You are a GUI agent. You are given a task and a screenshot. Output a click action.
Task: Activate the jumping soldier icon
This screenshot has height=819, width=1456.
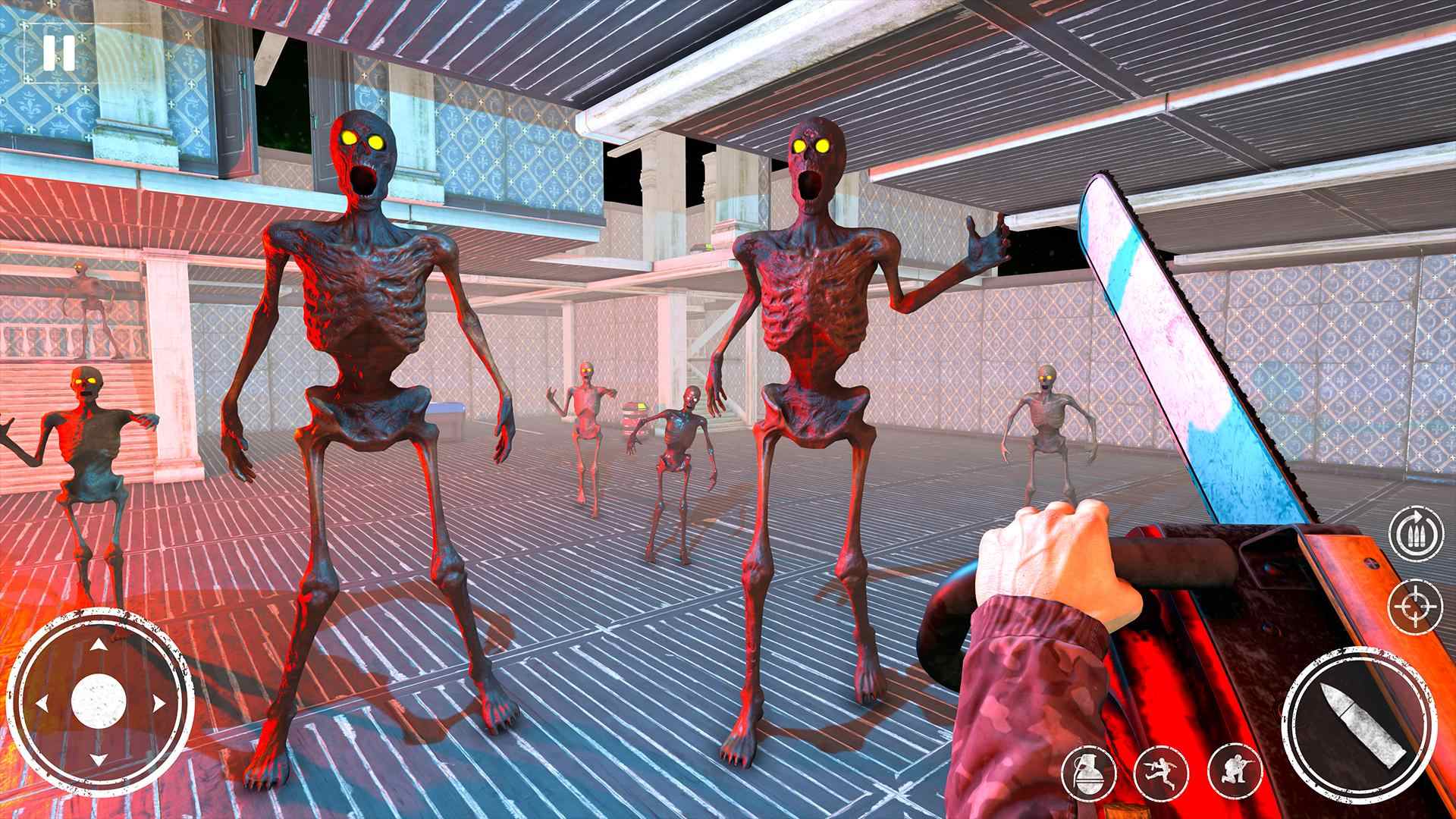pyautogui.click(x=1160, y=772)
